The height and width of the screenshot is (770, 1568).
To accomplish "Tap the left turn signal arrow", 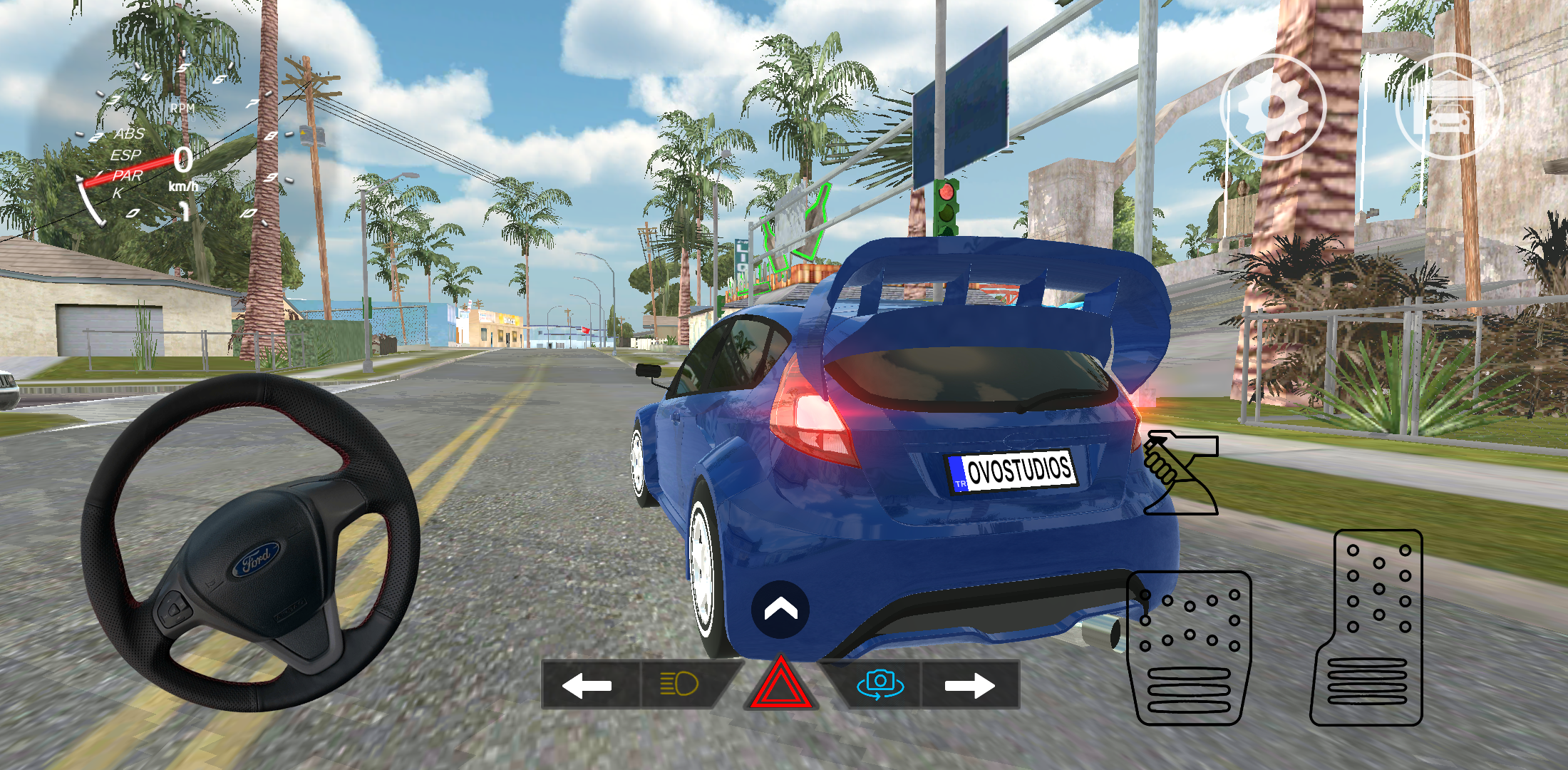I will (x=588, y=685).
